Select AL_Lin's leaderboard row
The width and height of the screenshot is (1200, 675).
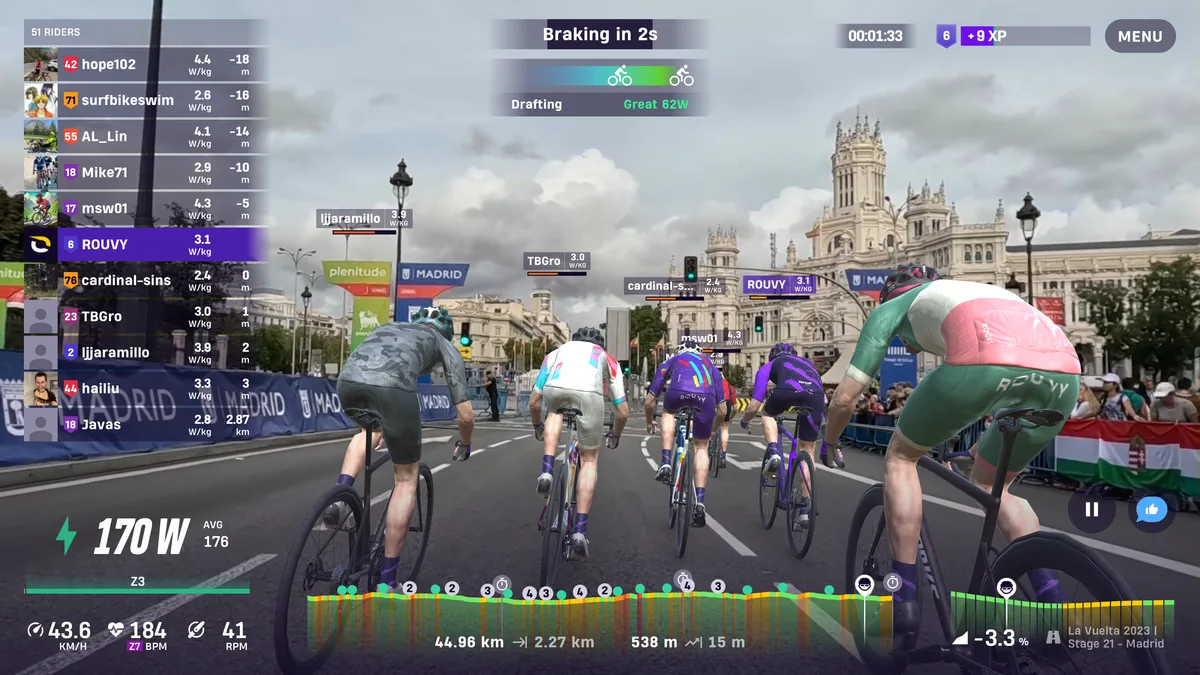coord(145,137)
